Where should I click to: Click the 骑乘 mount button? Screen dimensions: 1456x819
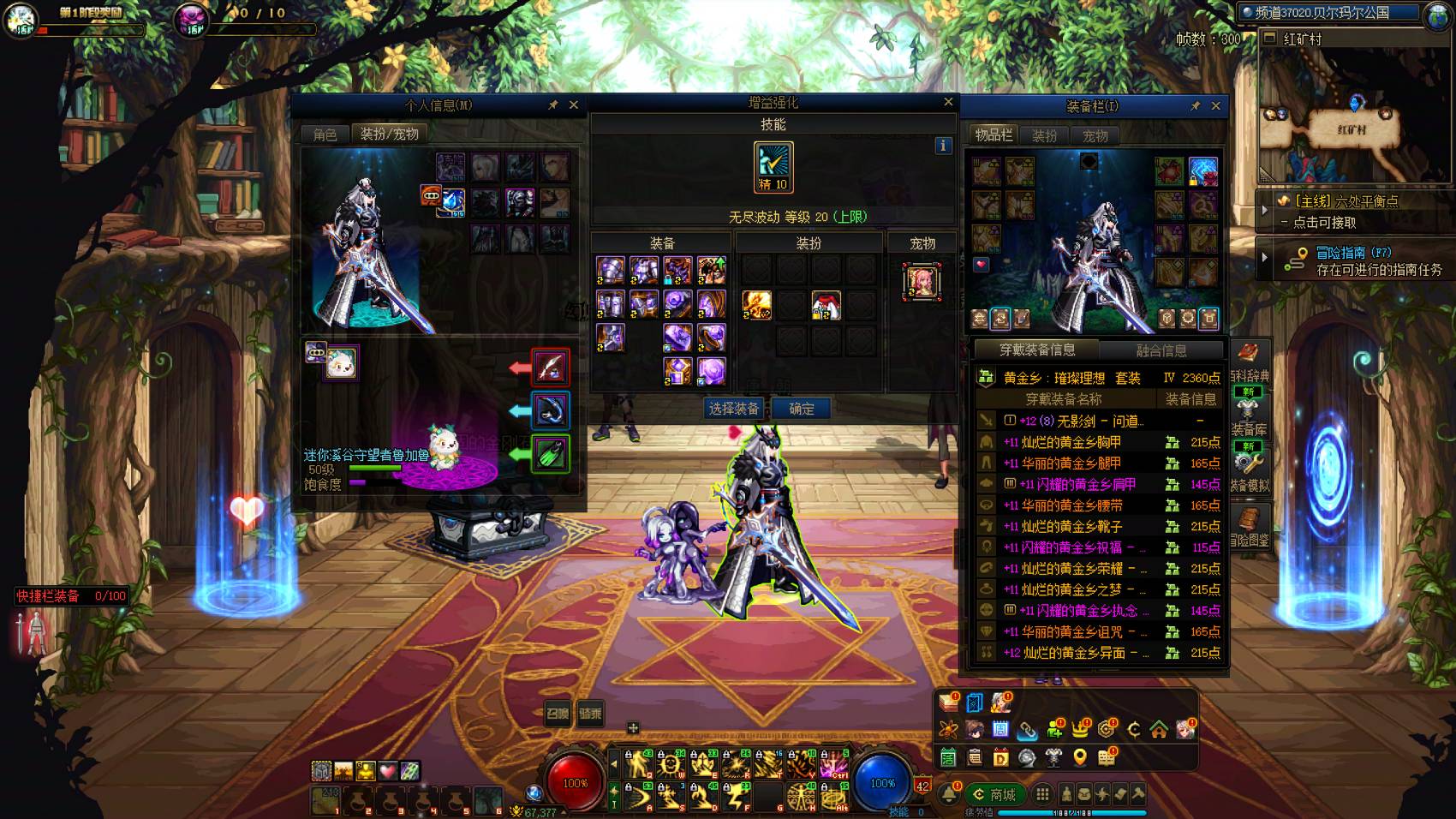(590, 713)
